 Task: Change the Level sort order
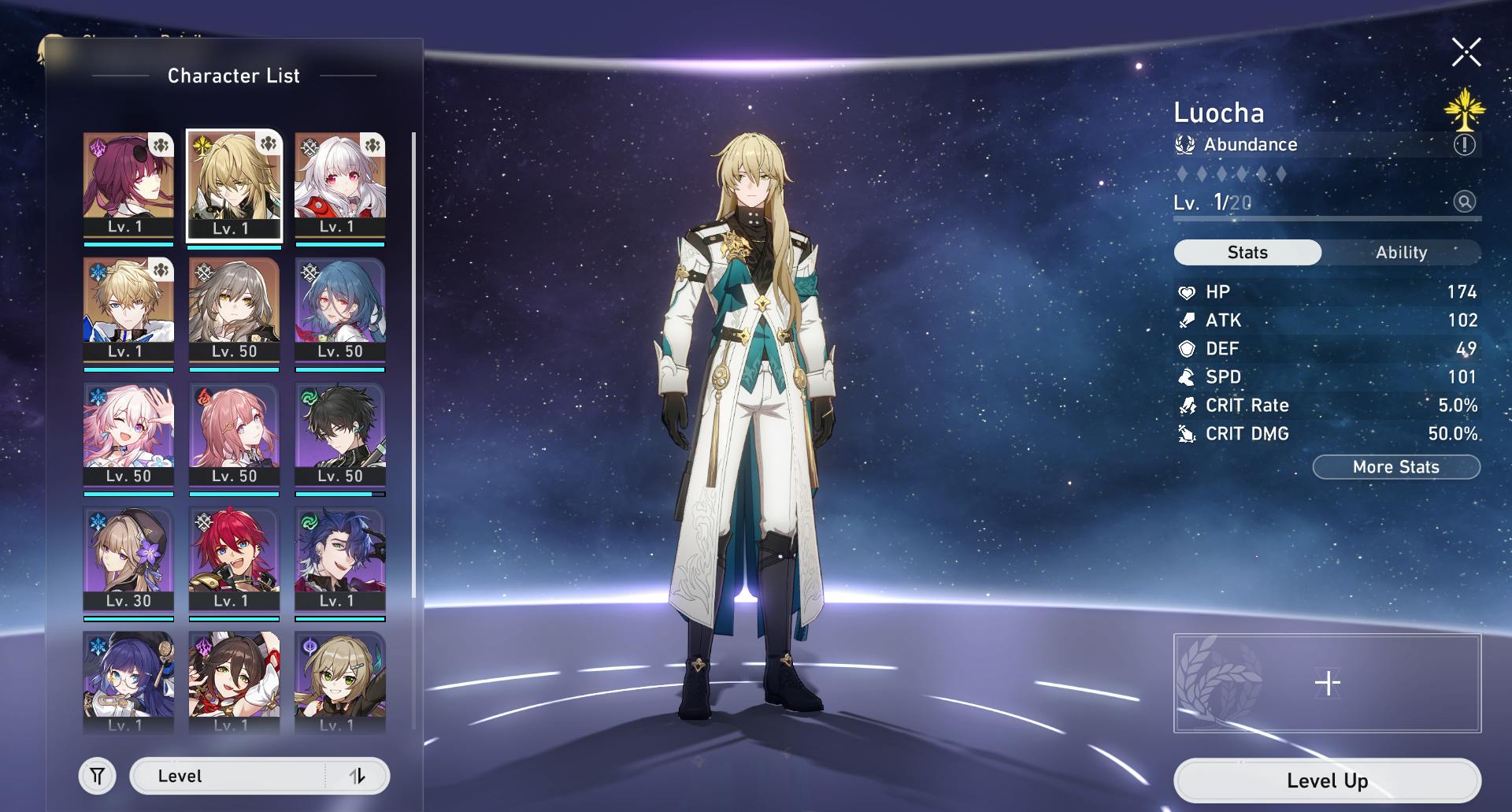(x=357, y=777)
